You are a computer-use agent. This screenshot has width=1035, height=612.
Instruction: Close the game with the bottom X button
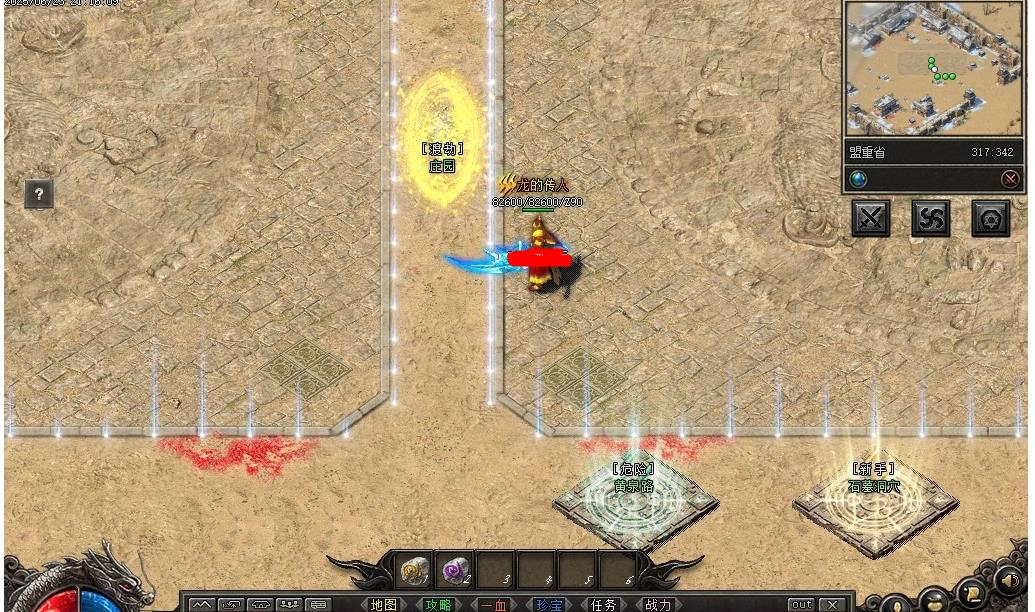(831, 604)
